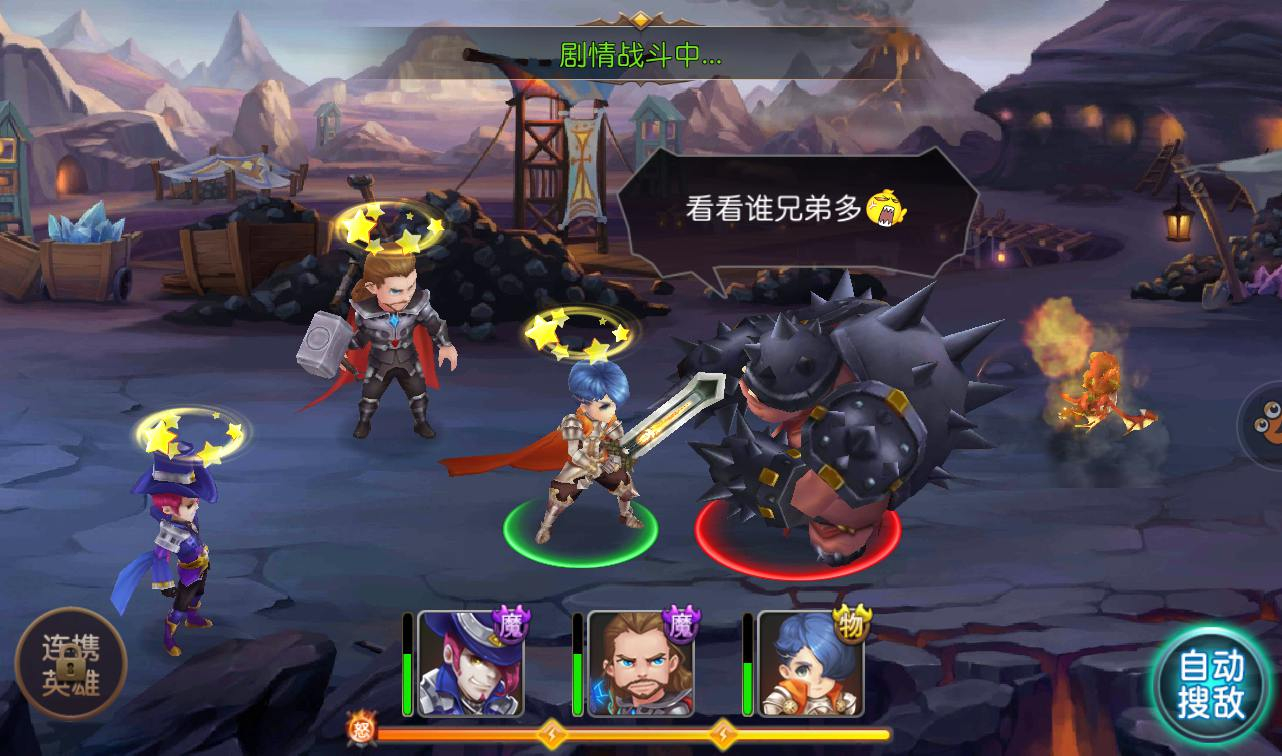Tap the locked 连携英雄 combo hero button

70,662
